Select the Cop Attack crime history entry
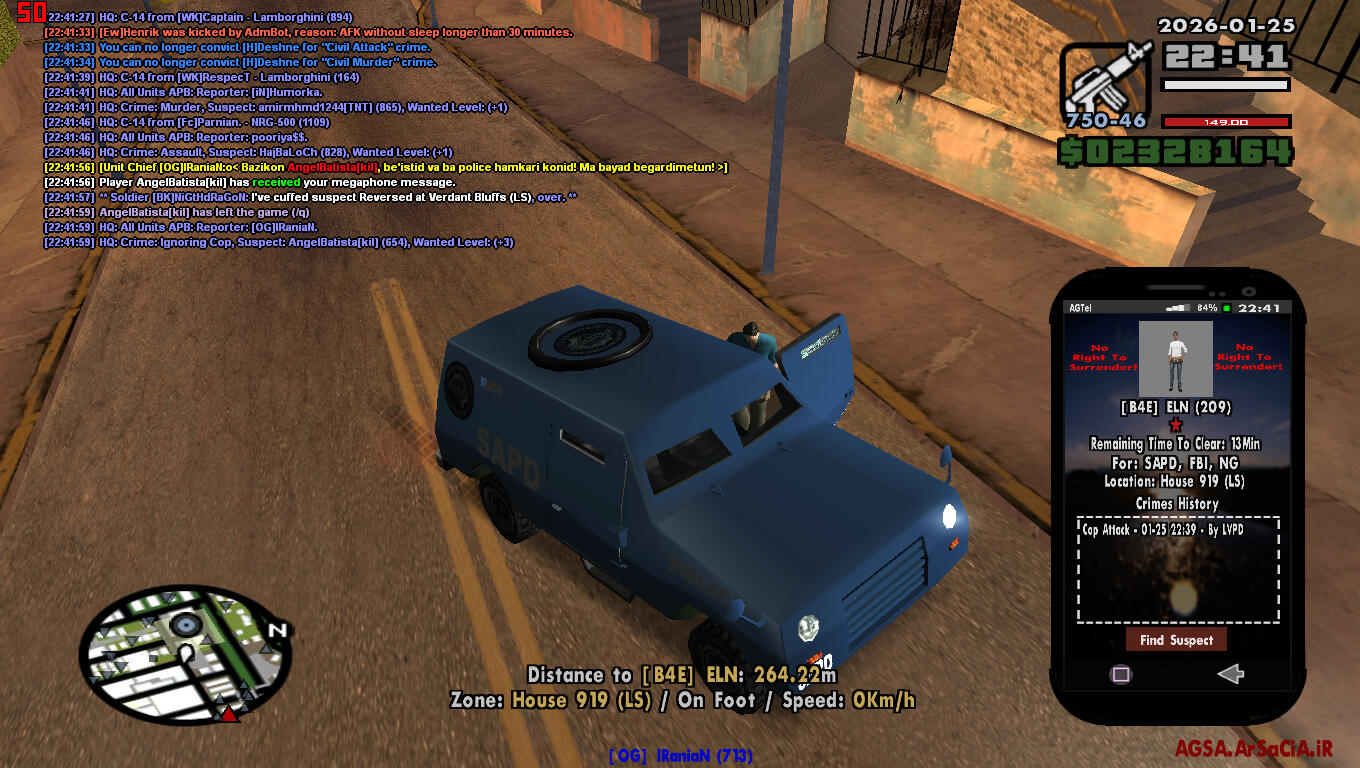 (1163, 530)
